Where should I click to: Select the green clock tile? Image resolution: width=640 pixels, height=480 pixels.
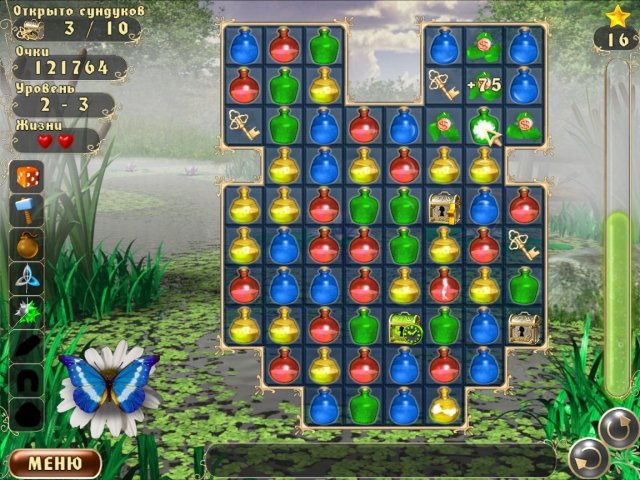click(x=404, y=327)
